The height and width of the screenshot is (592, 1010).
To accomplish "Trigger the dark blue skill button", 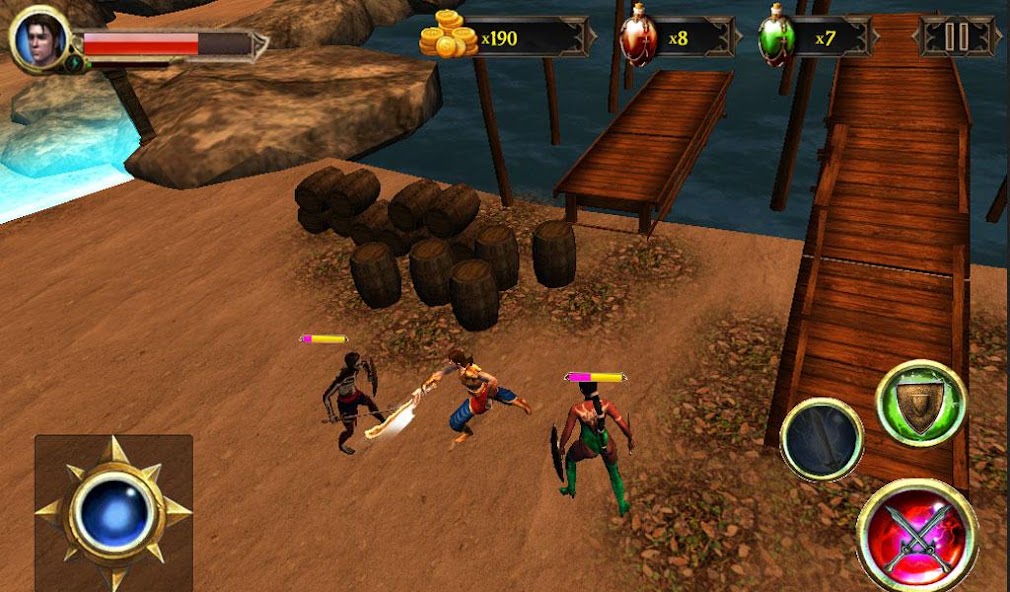I will 822,439.
